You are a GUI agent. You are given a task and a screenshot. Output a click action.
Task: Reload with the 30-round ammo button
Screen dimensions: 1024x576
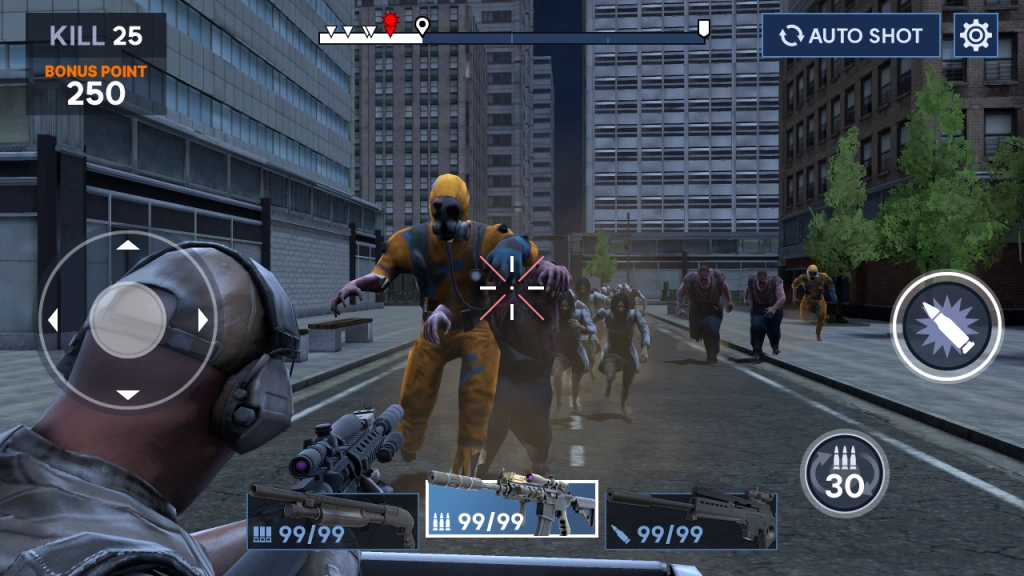tap(844, 473)
